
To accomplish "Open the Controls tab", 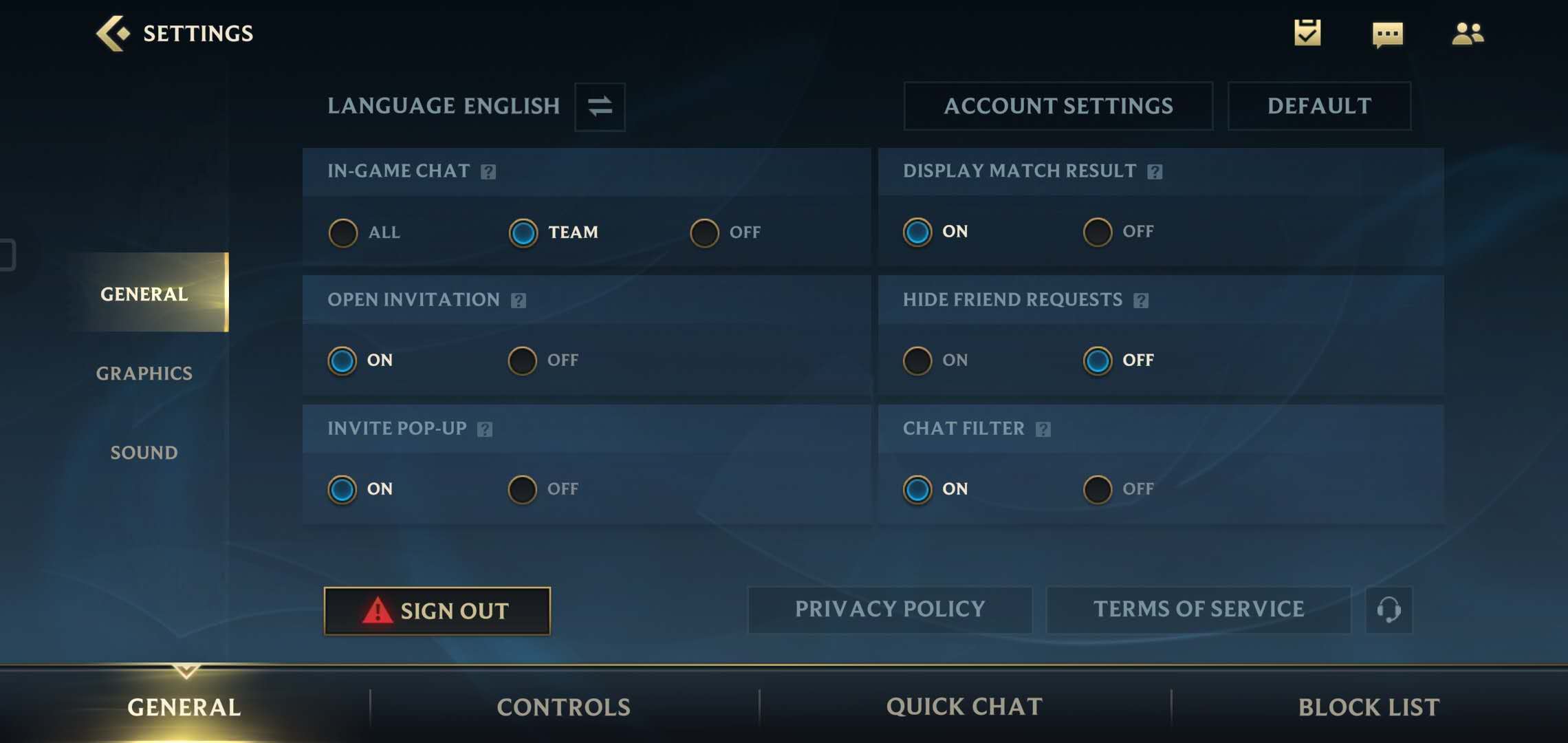I will pyautogui.click(x=564, y=707).
